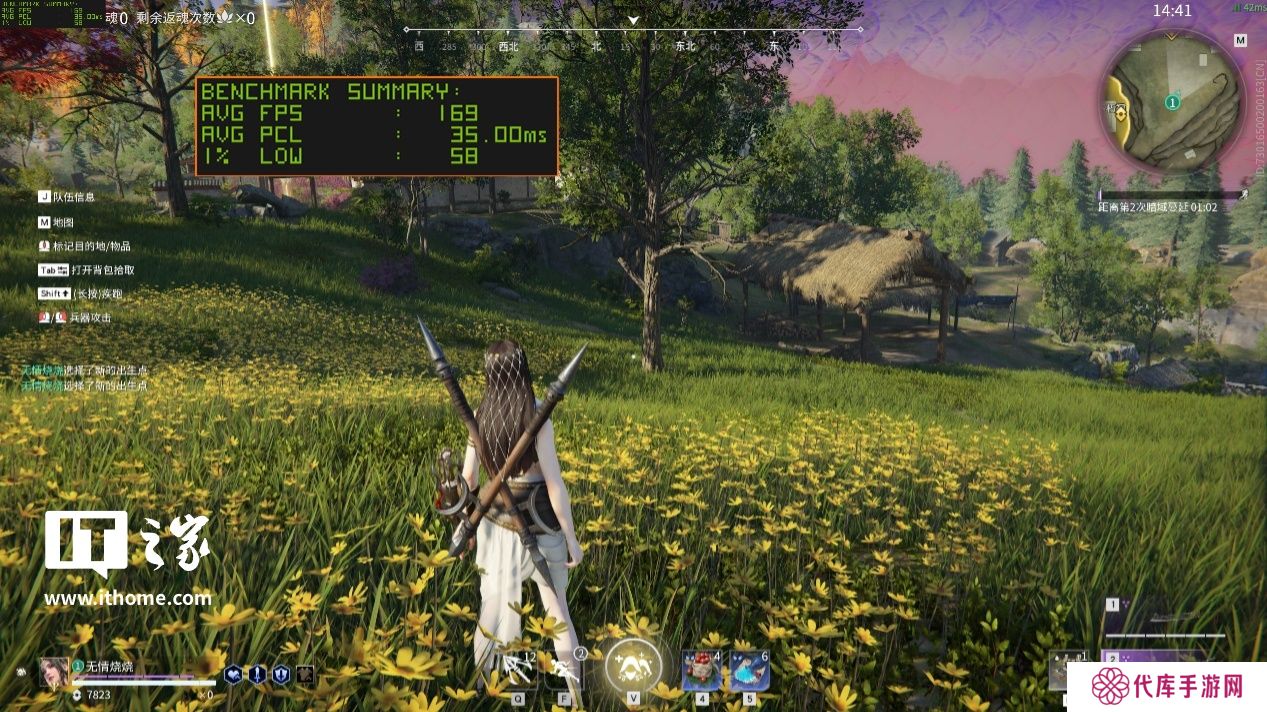The image size is (1267, 712).
Task: Open the circular minimap
Action: click(x=1172, y=100)
